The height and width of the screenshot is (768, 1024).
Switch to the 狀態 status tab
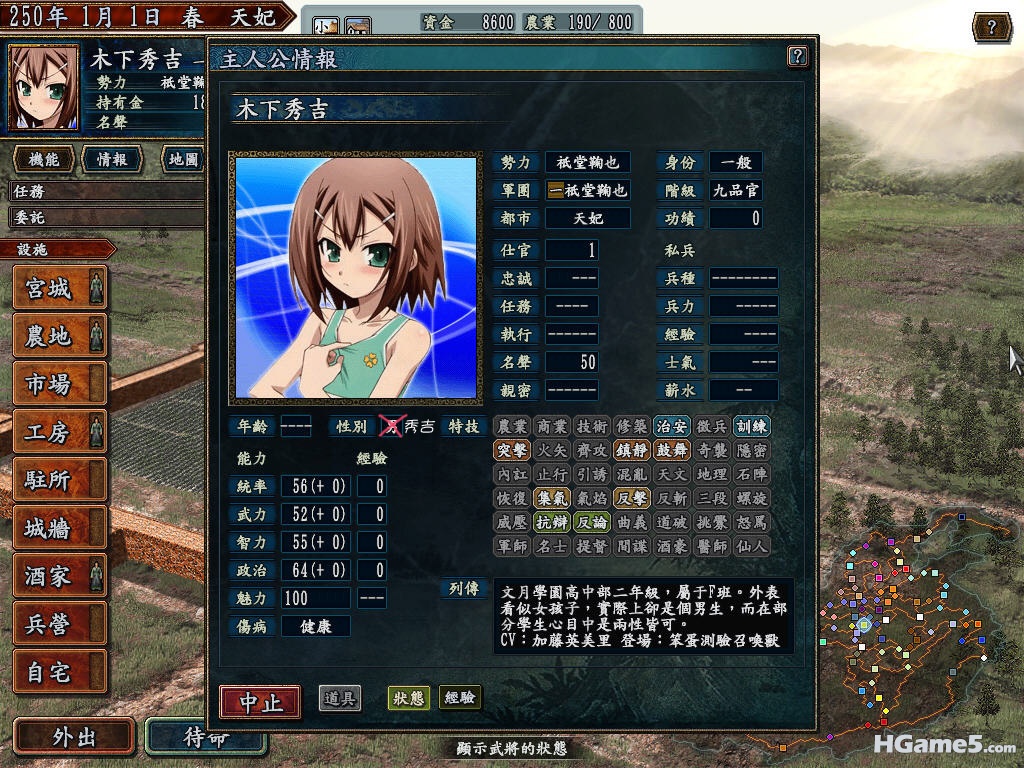408,698
